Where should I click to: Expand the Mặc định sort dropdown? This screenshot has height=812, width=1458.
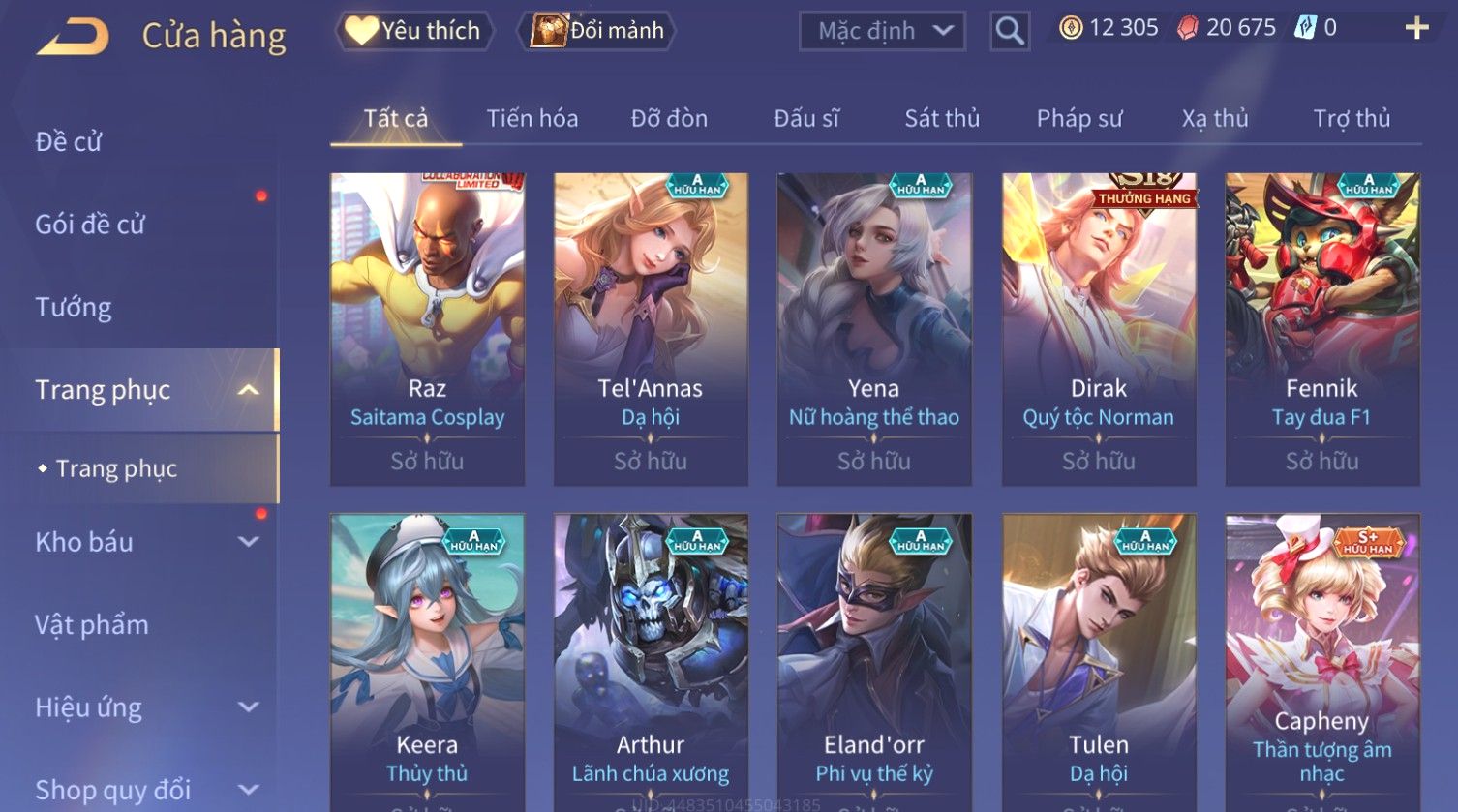882,31
